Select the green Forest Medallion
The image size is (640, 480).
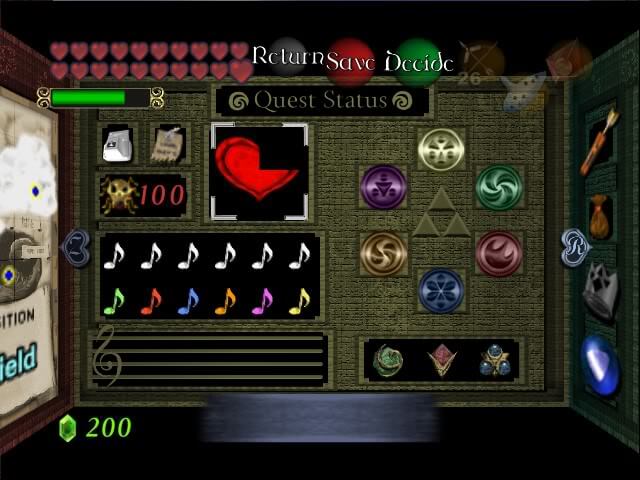499,186
